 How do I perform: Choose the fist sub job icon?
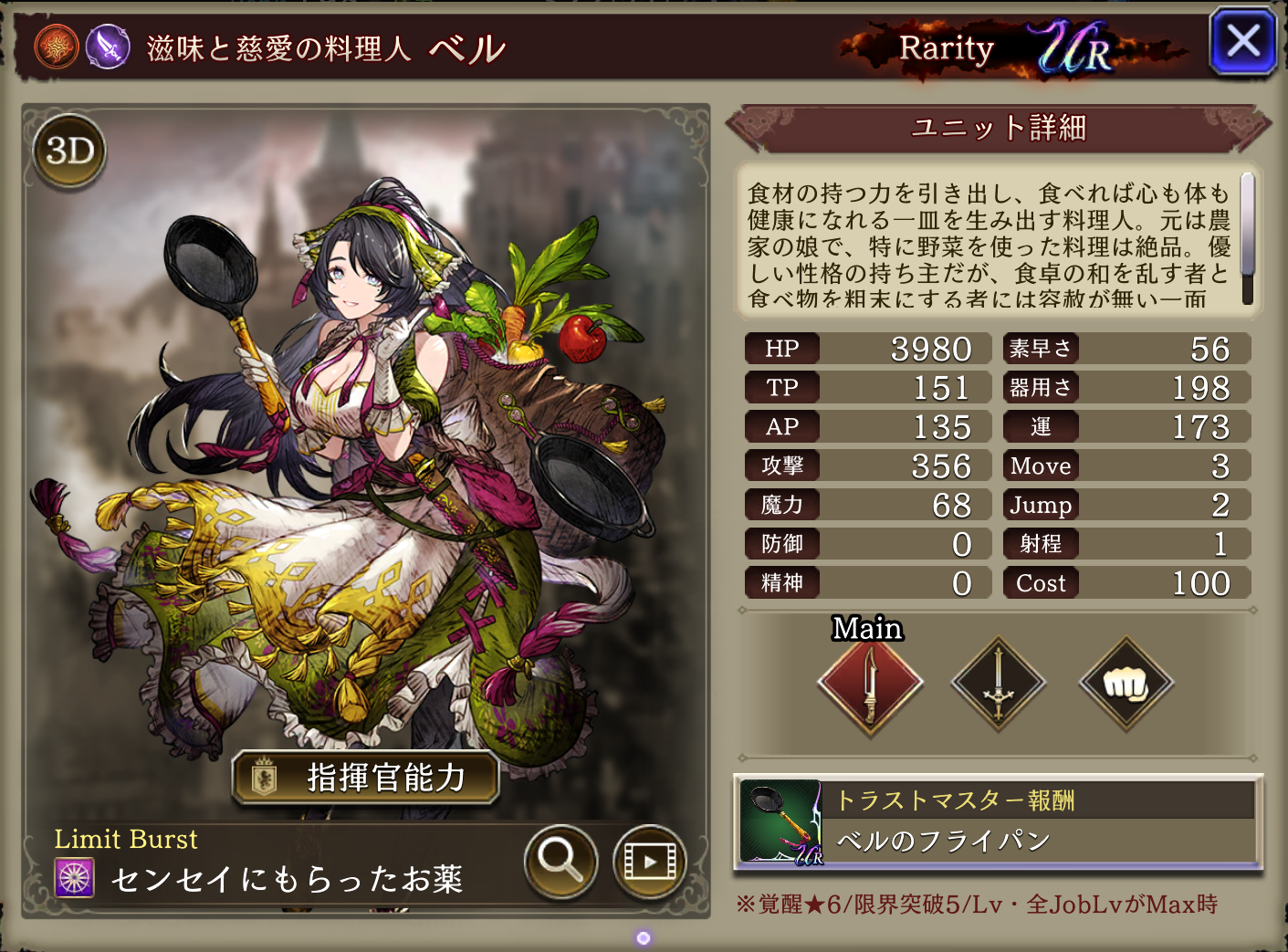1126,684
